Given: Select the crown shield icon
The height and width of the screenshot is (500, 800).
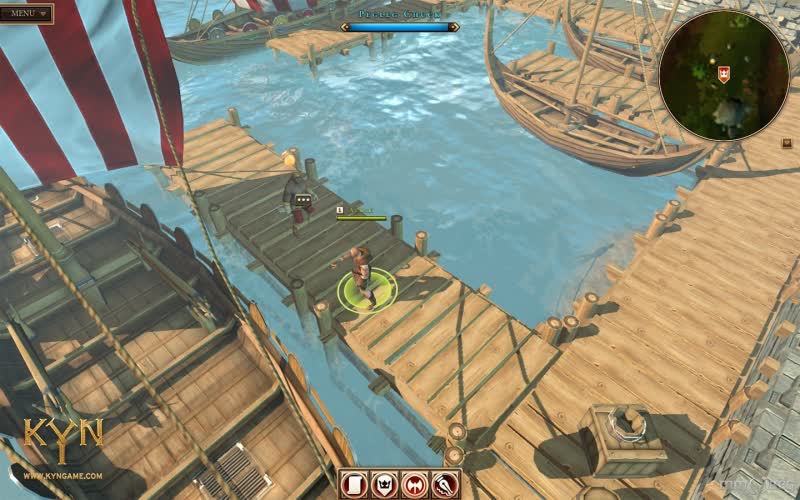Looking at the screenshot, I should pos(384,484).
